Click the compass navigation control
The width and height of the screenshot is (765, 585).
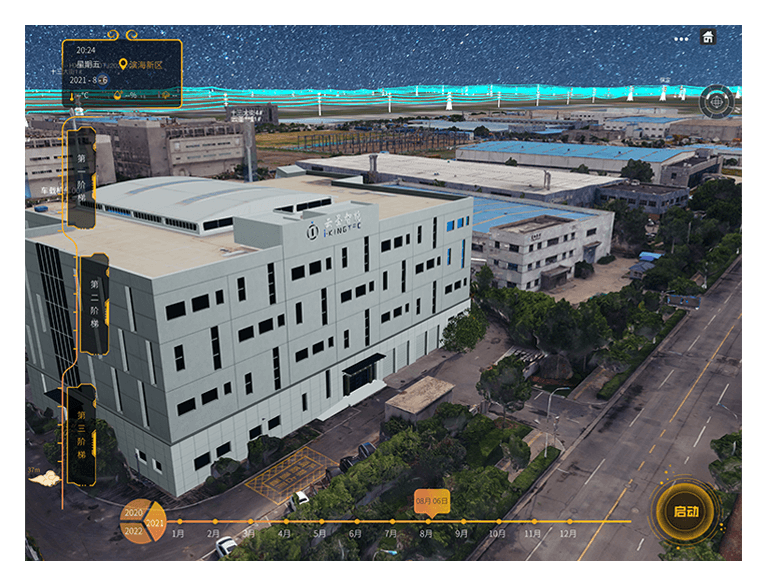pyautogui.click(x=716, y=101)
